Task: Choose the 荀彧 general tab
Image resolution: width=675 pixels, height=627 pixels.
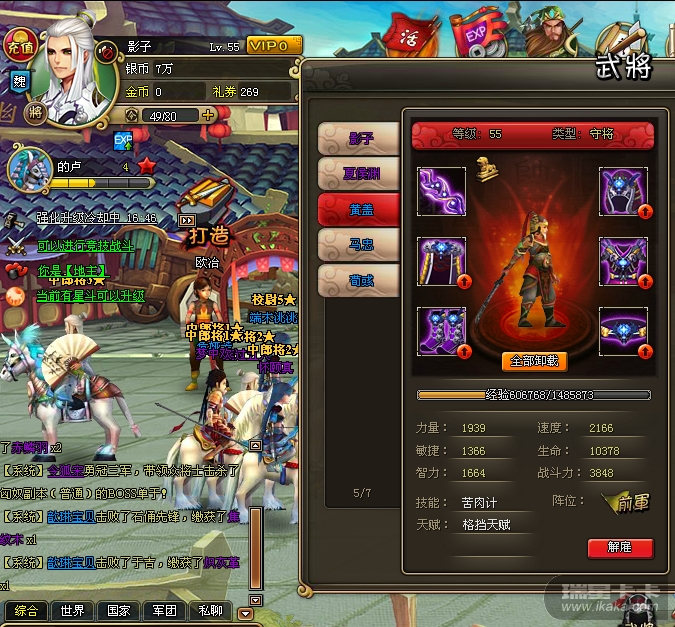Action: (359, 281)
